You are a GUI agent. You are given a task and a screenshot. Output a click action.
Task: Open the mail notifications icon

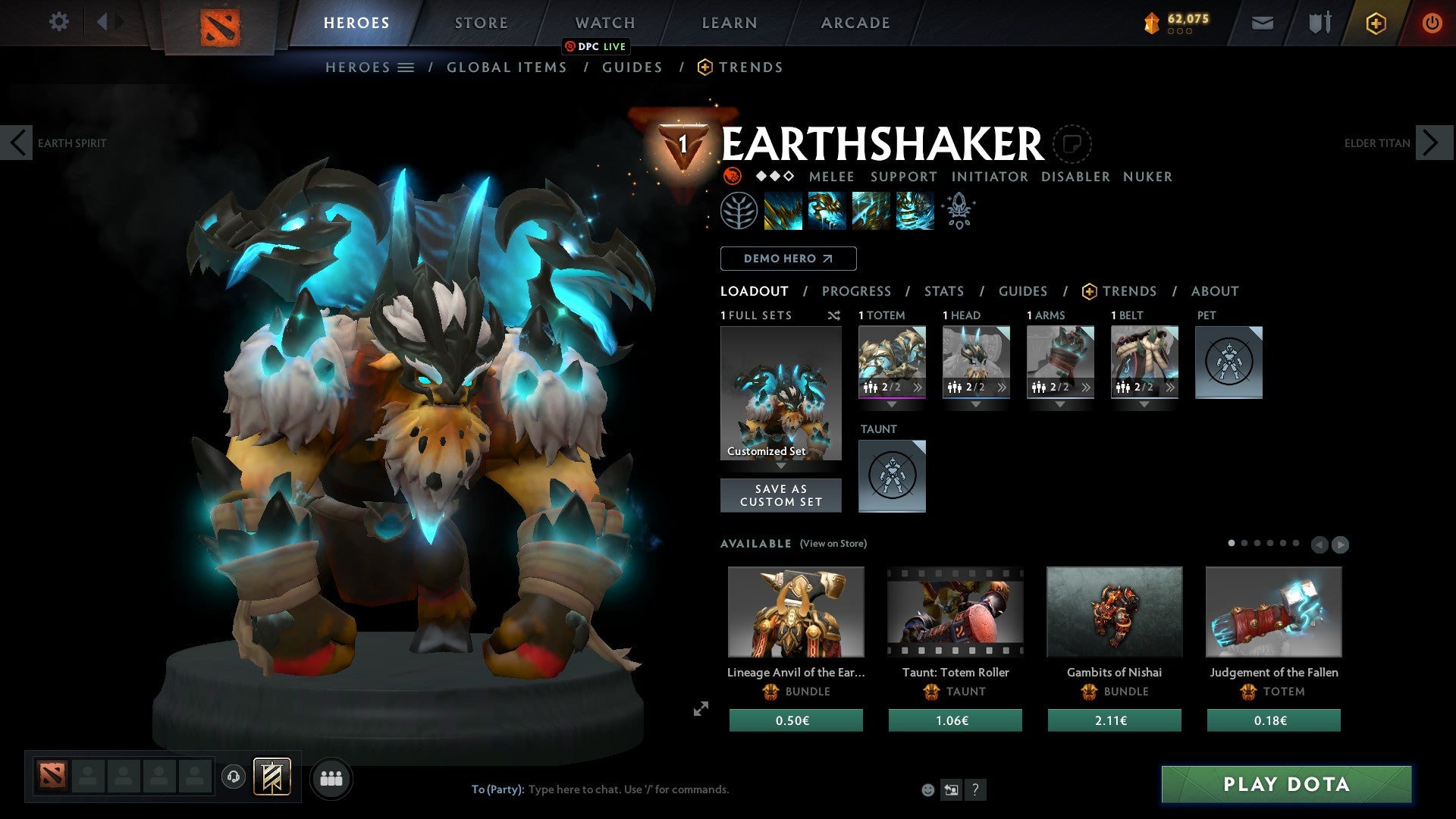[x=1263, y=23]
